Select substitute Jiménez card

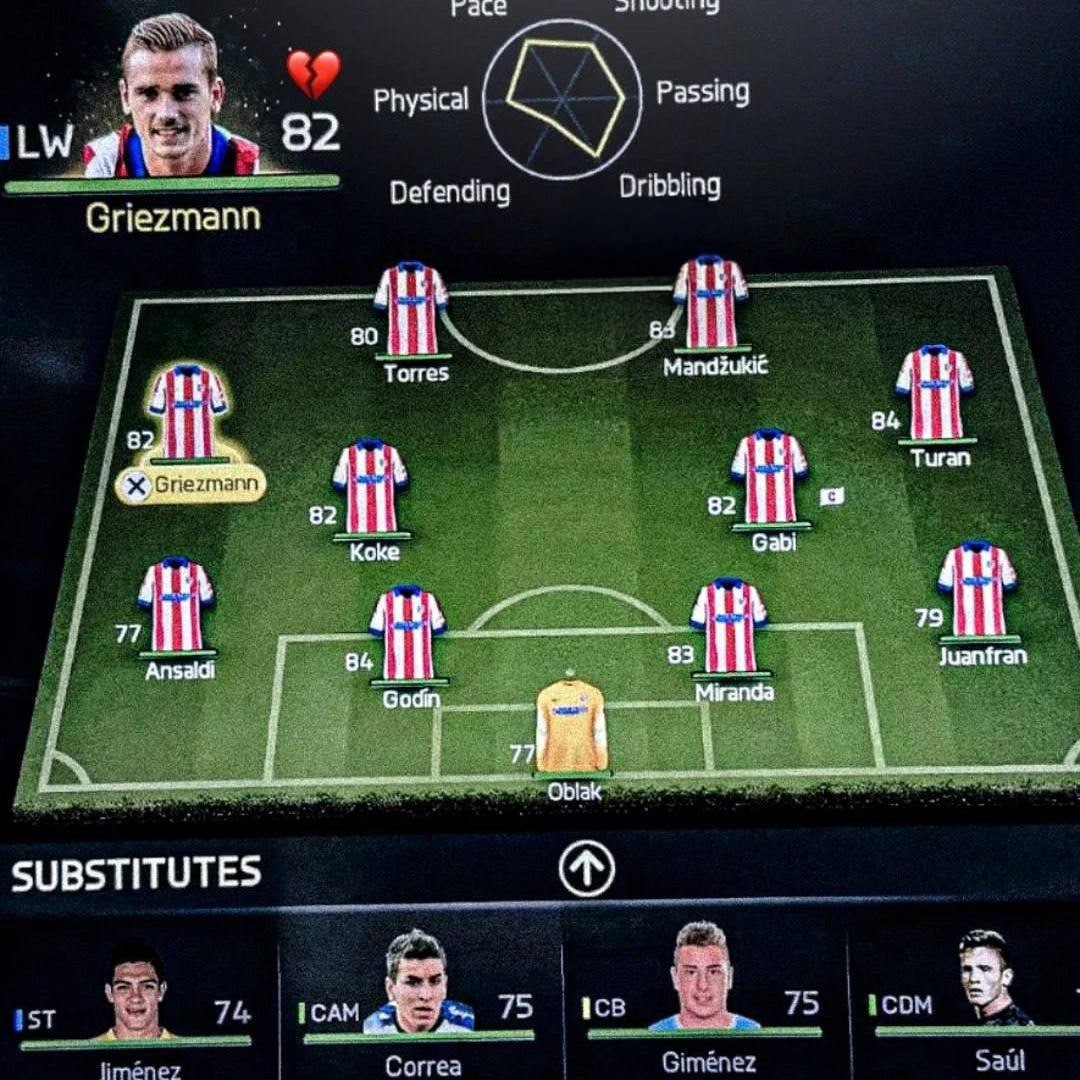(x=135, y=1000)
